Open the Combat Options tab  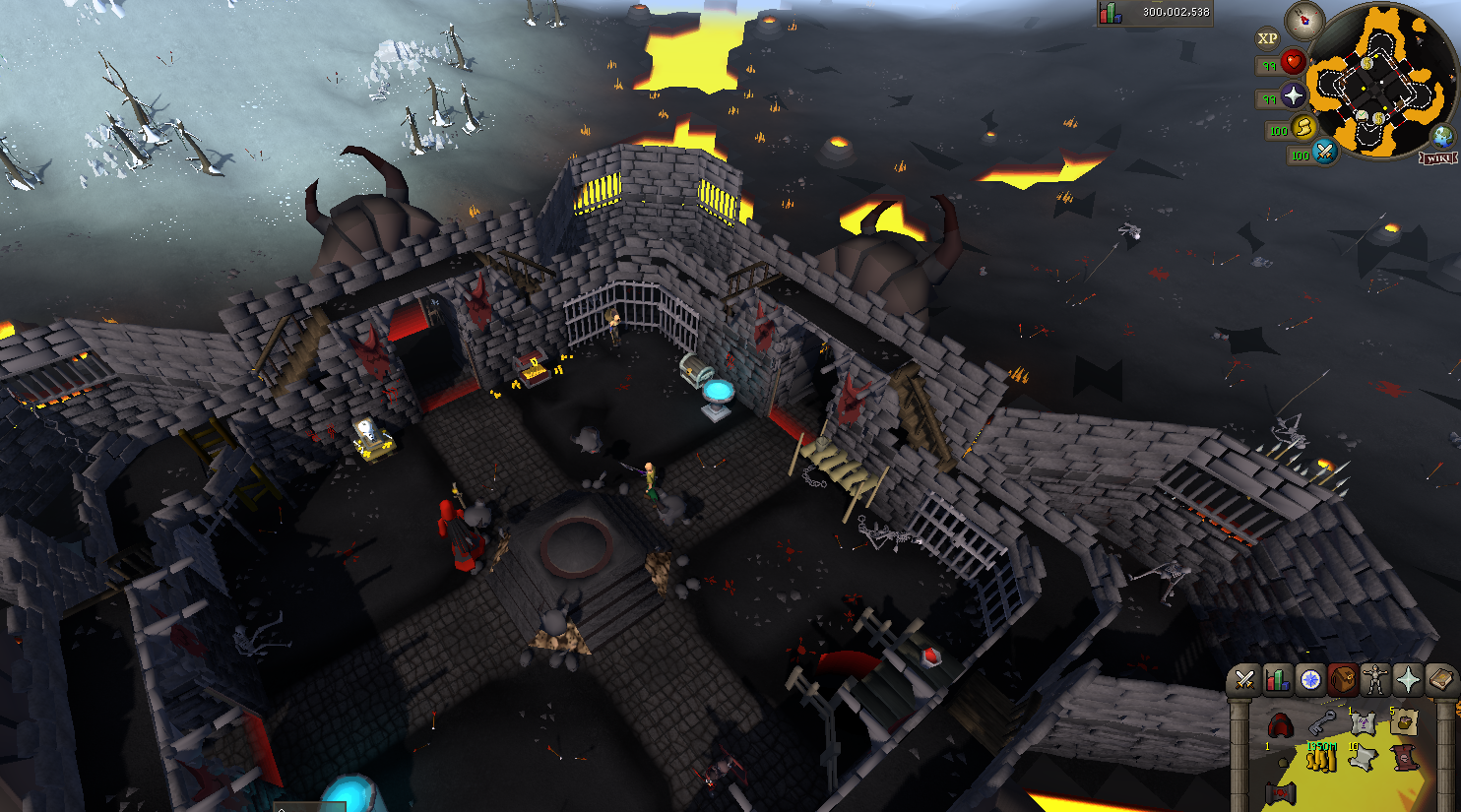(1244, 680)
